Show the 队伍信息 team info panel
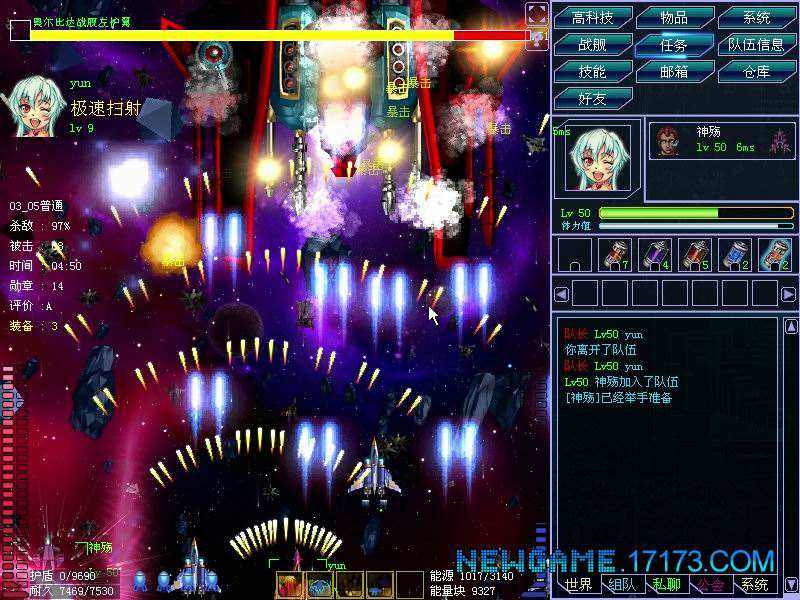 [x=757, y=45]
